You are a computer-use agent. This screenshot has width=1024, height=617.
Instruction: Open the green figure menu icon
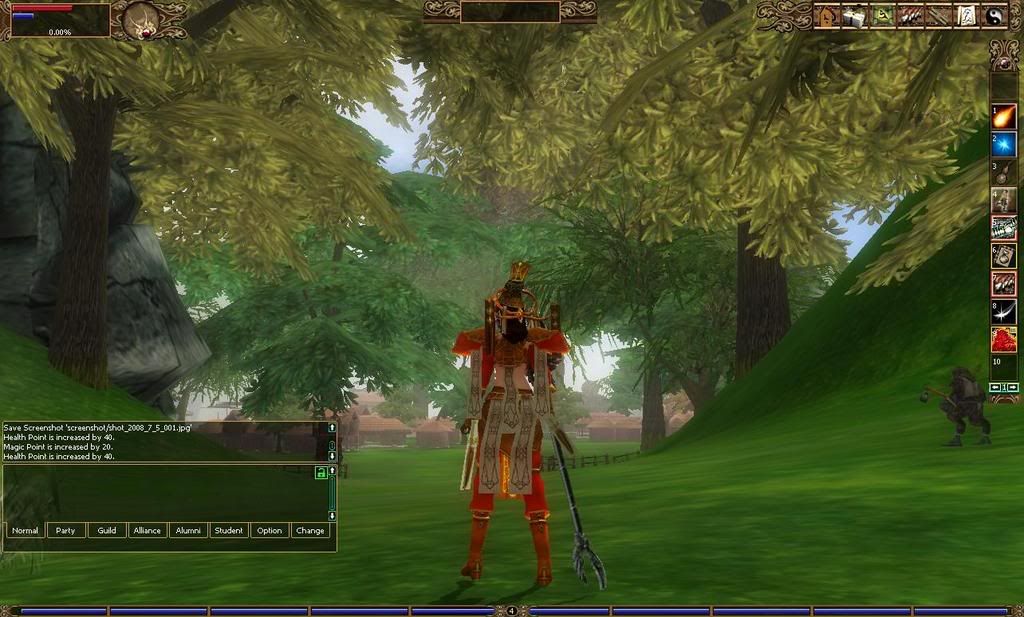point(882,16)
